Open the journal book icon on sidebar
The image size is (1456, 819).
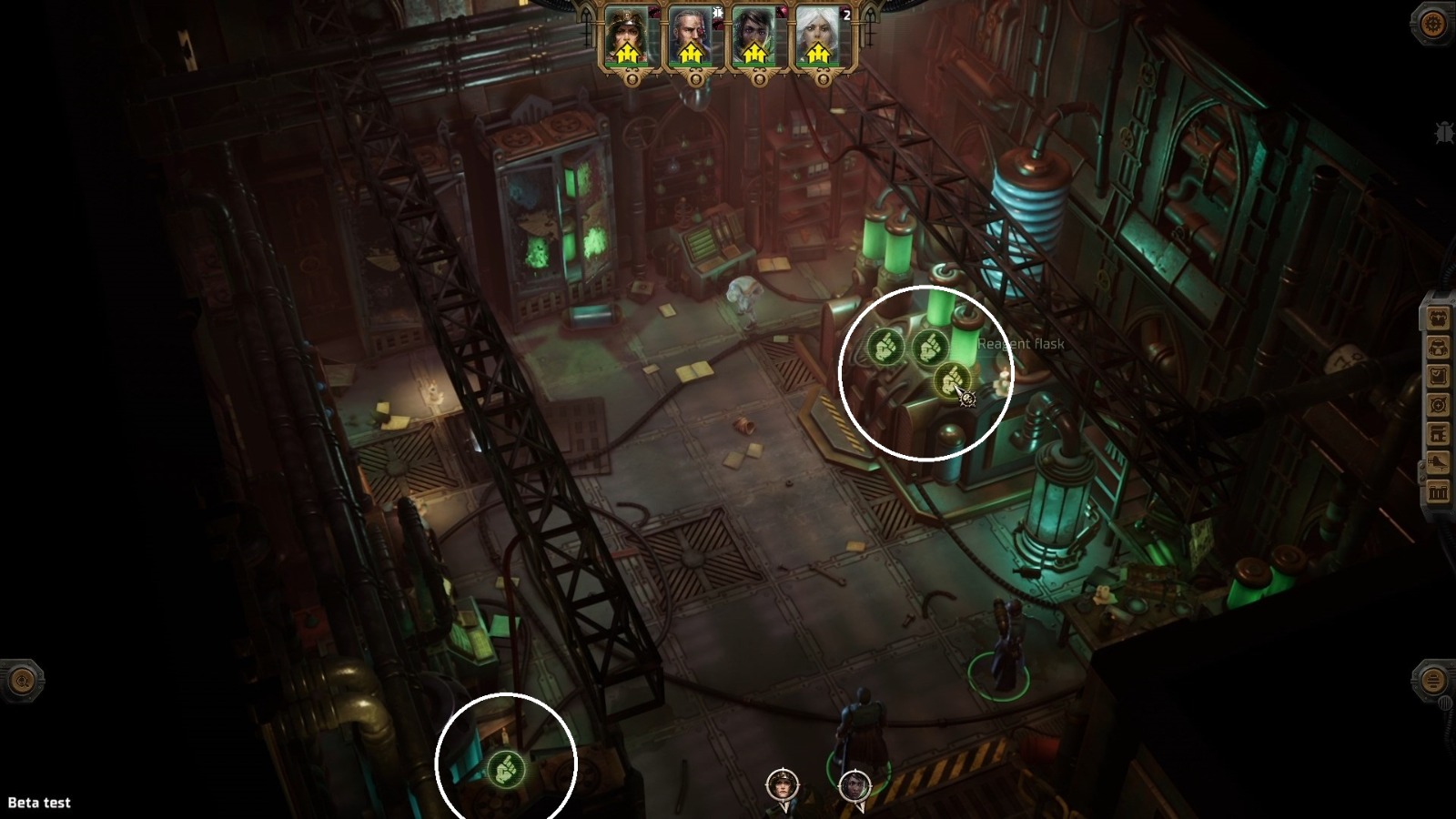coord(1440,376)
